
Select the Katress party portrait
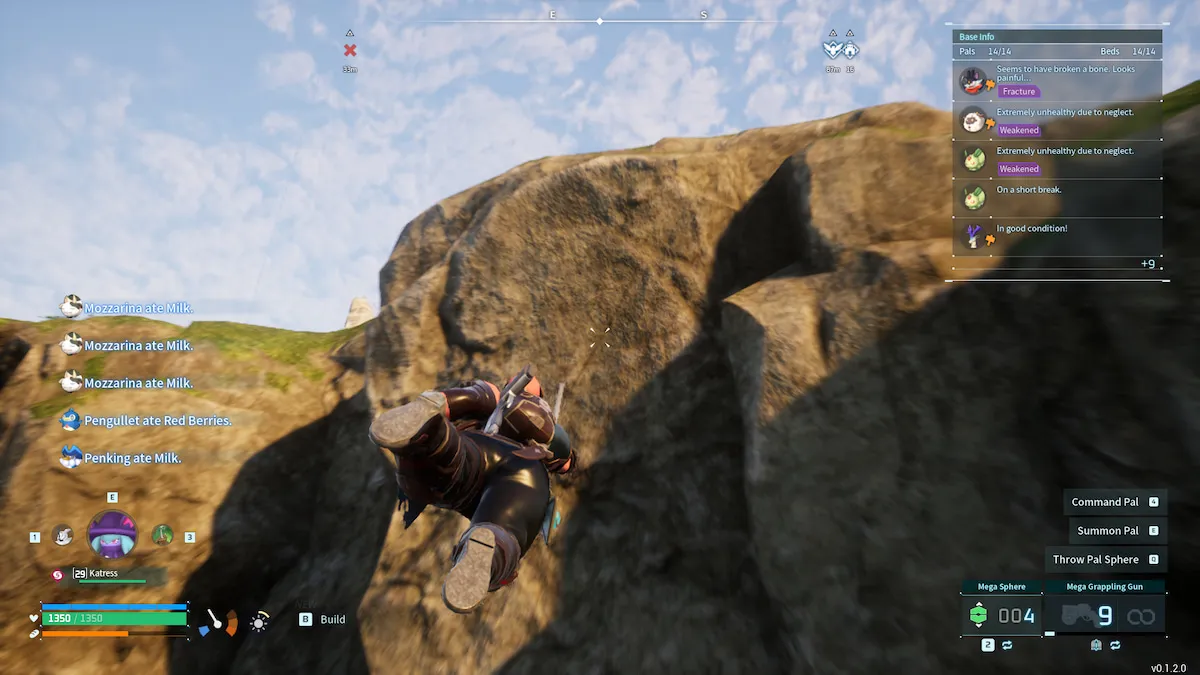112,533
